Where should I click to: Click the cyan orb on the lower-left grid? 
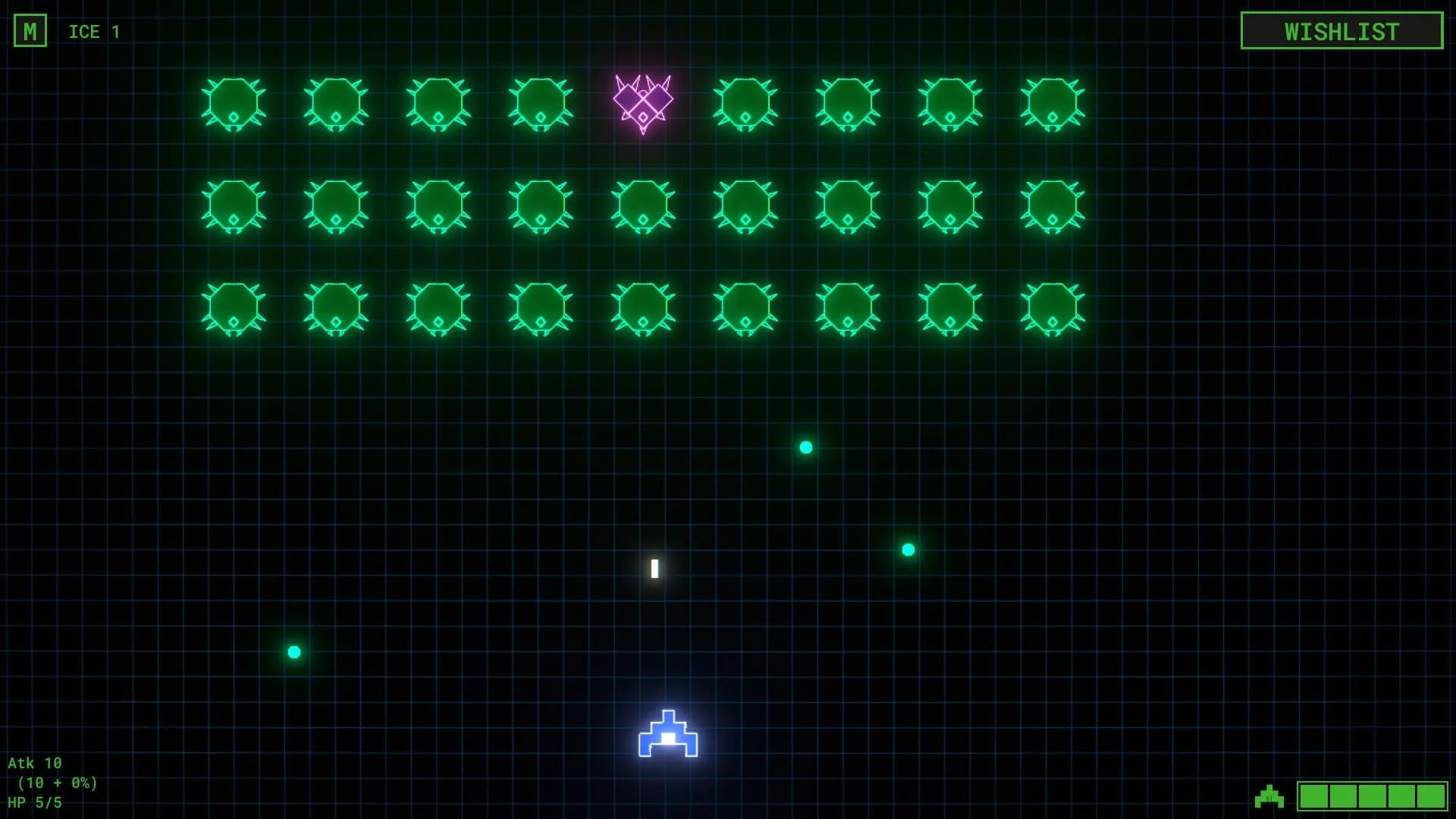coord(294,650)
